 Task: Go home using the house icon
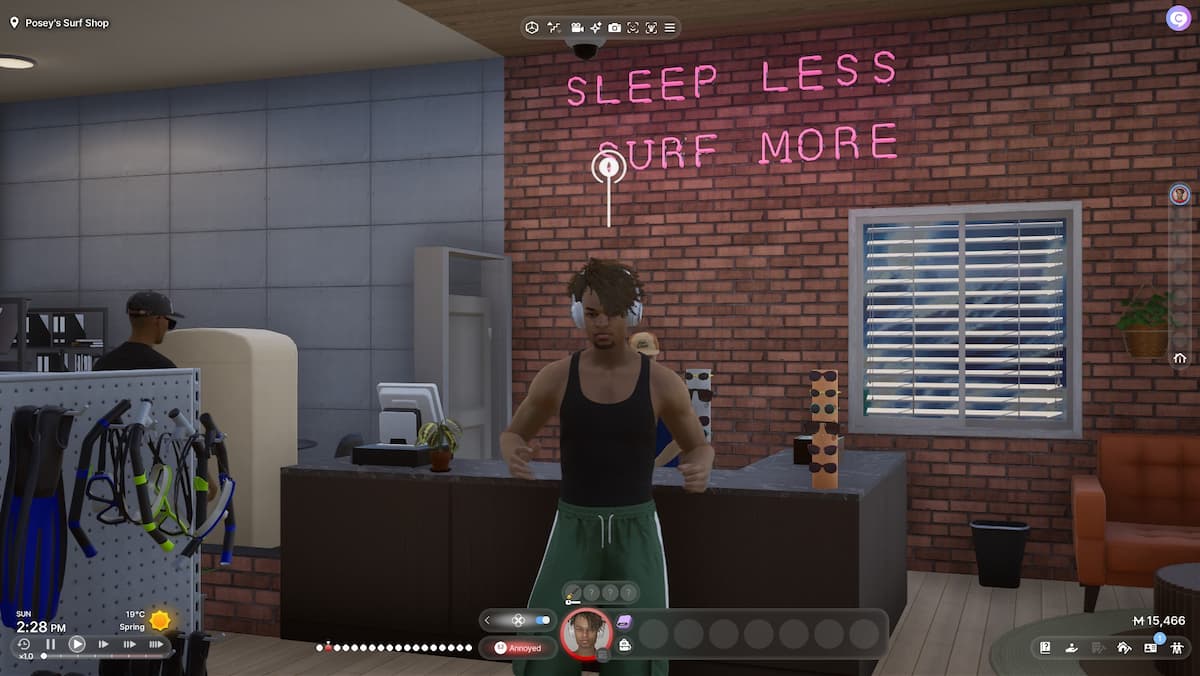(x=1180, y=358)
